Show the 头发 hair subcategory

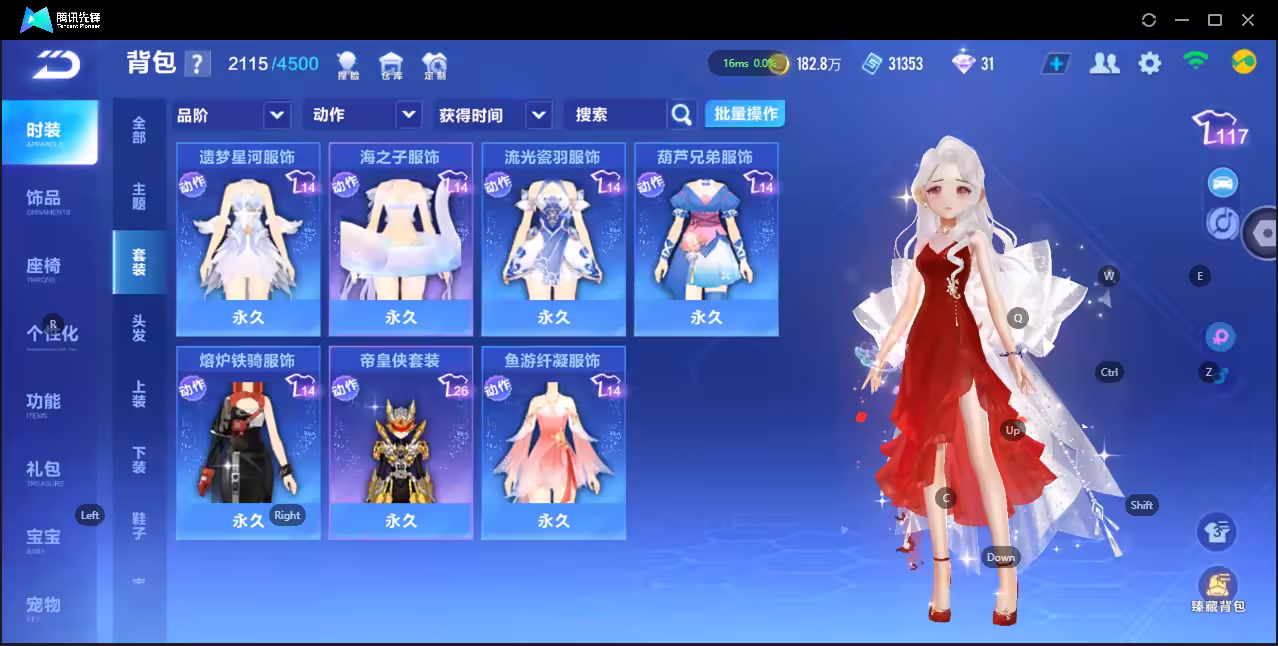[x=139, y=328]
